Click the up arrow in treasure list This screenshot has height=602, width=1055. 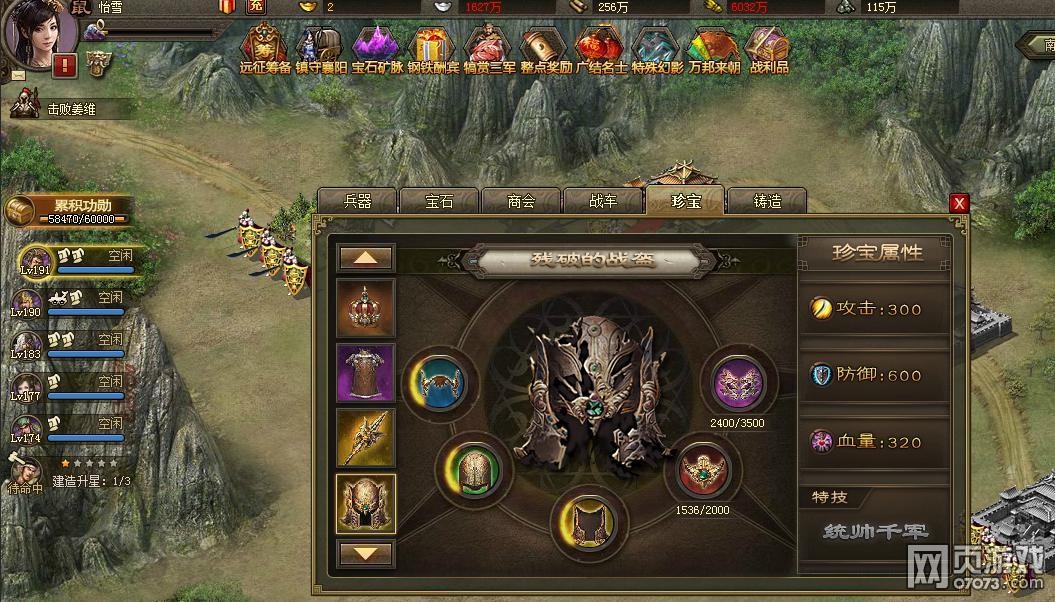click(x=366, y=258)
